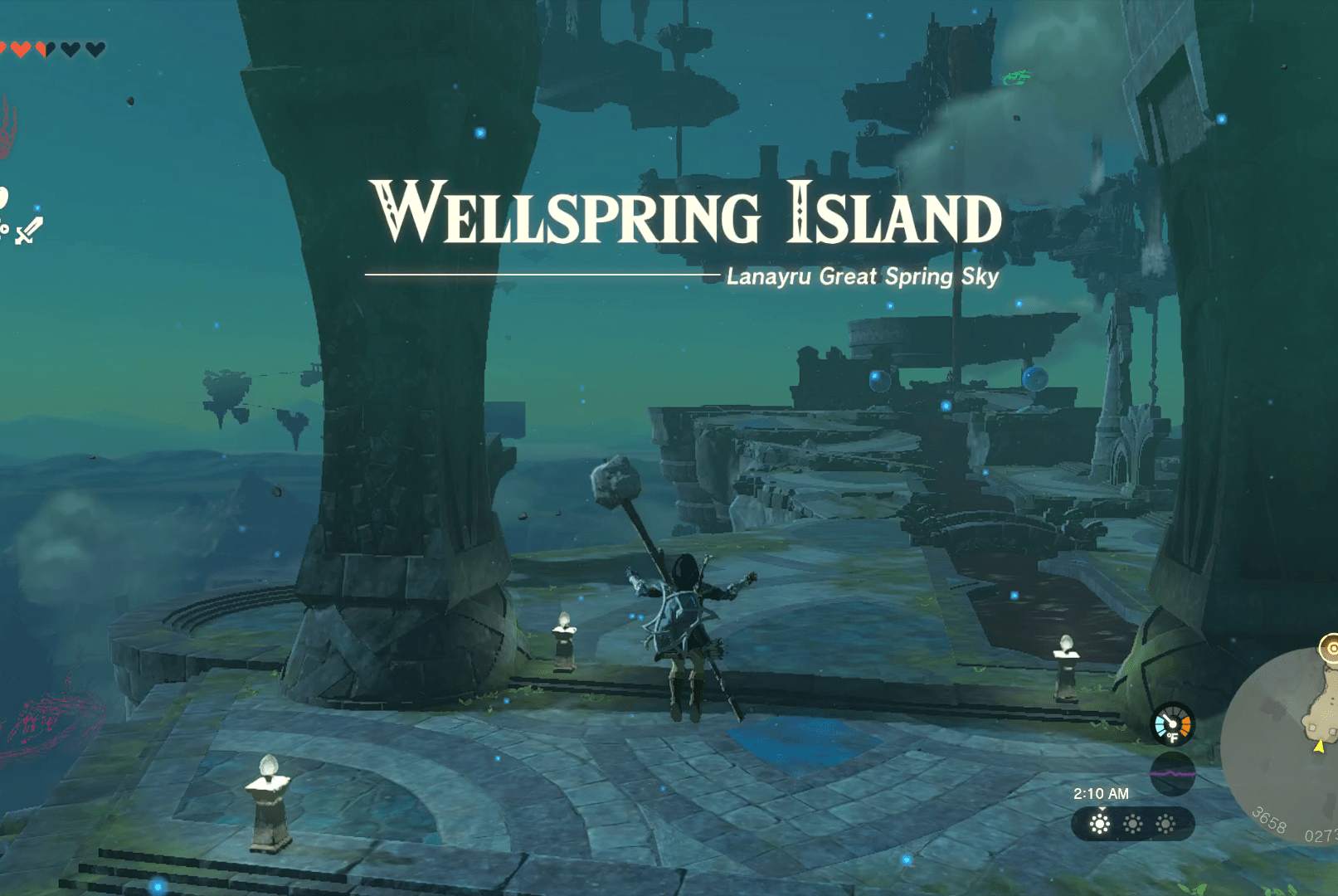Select the sword weapon icon
Image resolution: width=1338 pixels, height=896 pixels.
[x=30, y=231]
